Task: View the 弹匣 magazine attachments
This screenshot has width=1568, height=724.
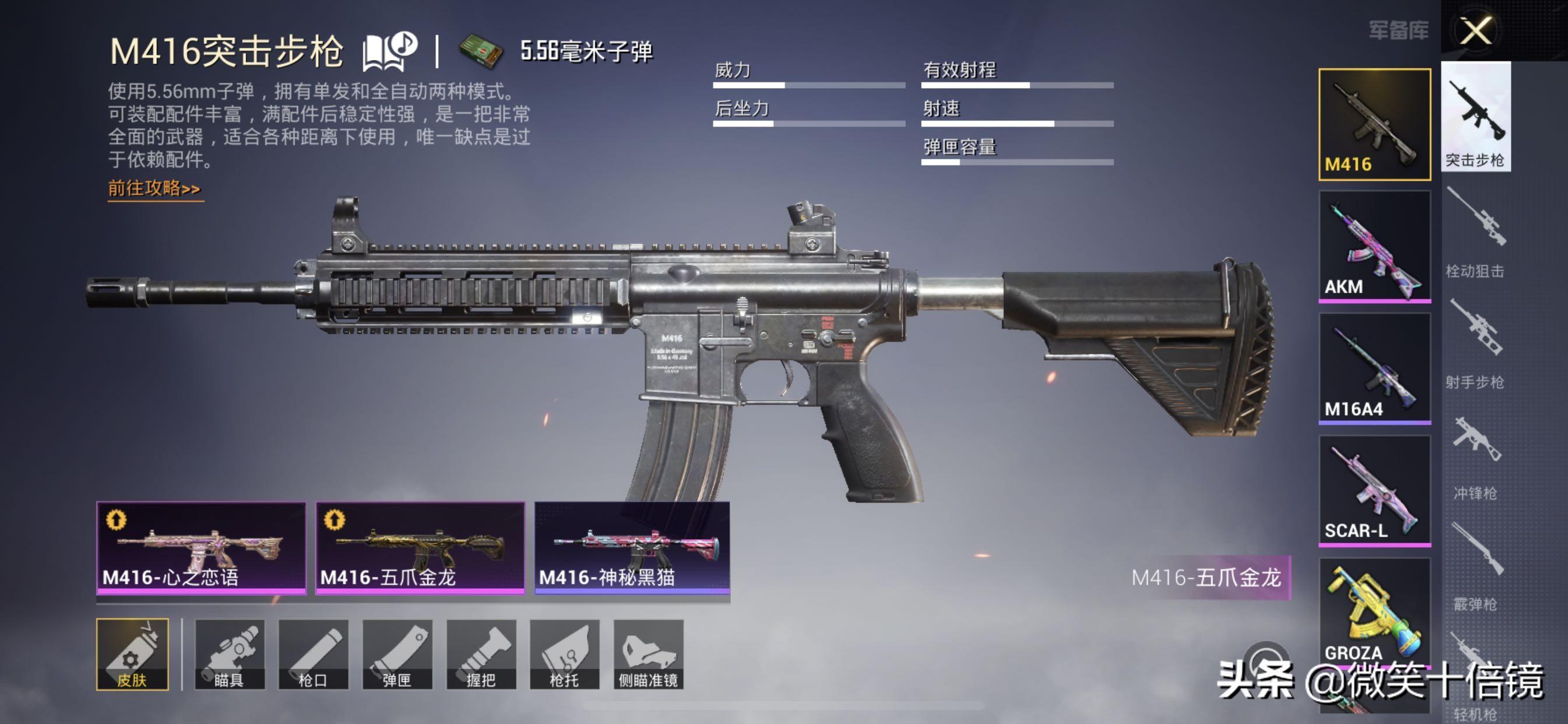Action: coord(397,654)
